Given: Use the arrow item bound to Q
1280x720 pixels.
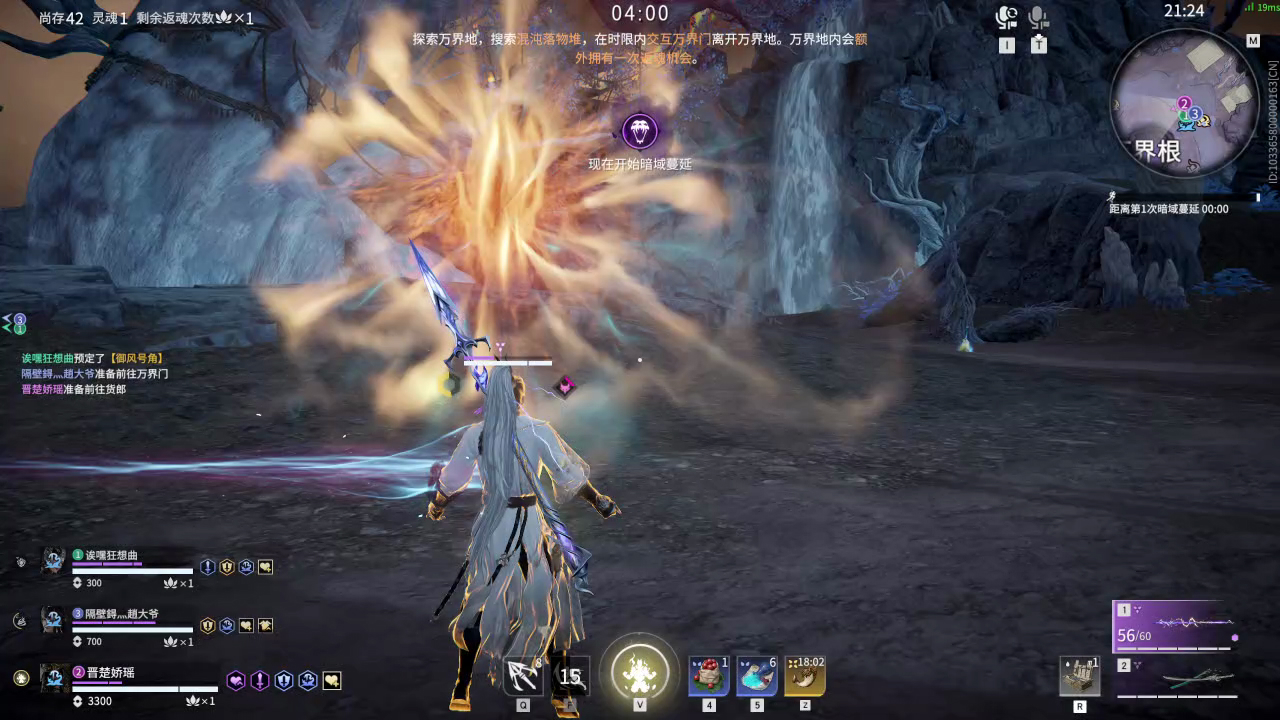Looking at the screenshot, I should click(x=522, y=675).
